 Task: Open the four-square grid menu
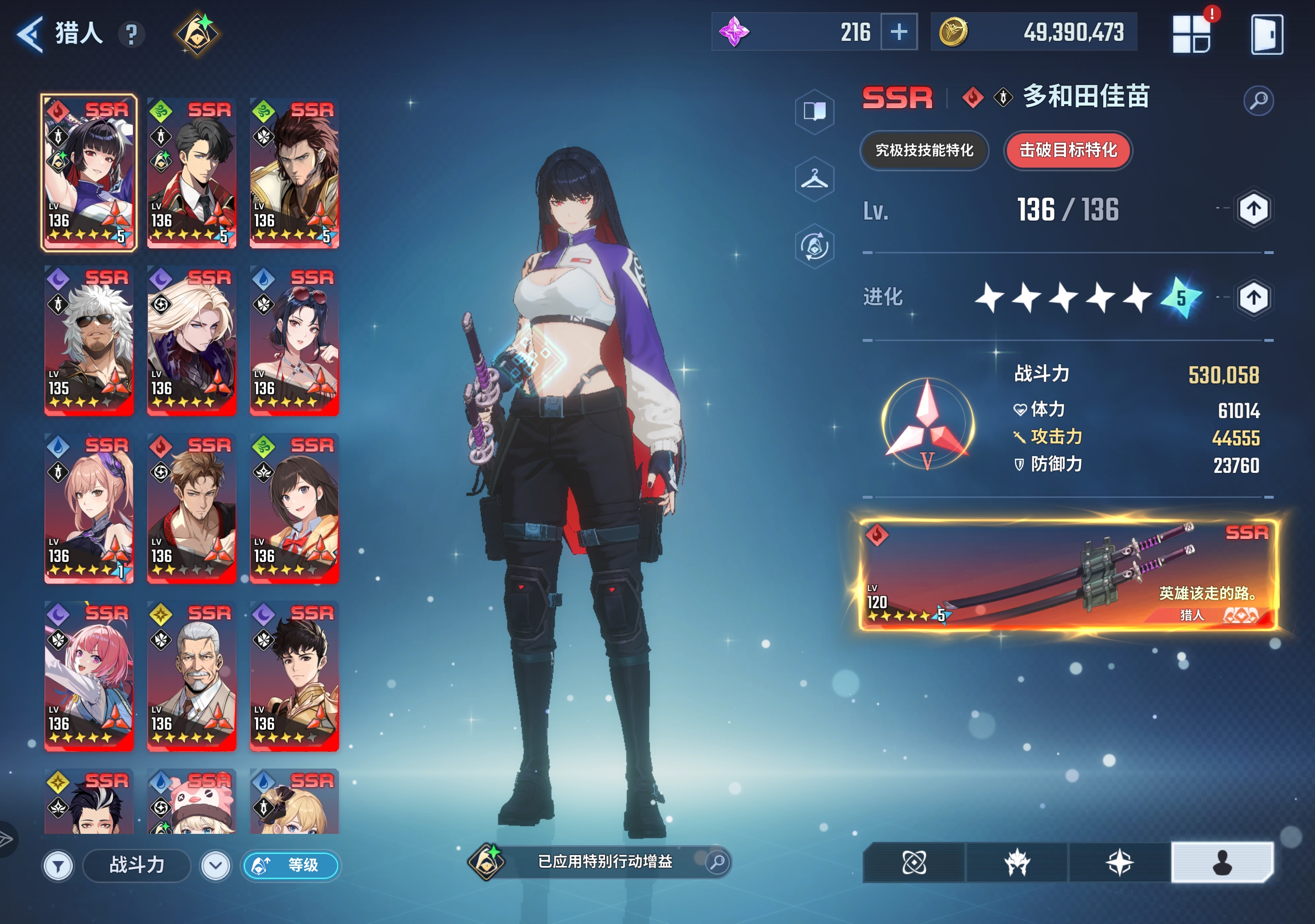pos(1191,34)
